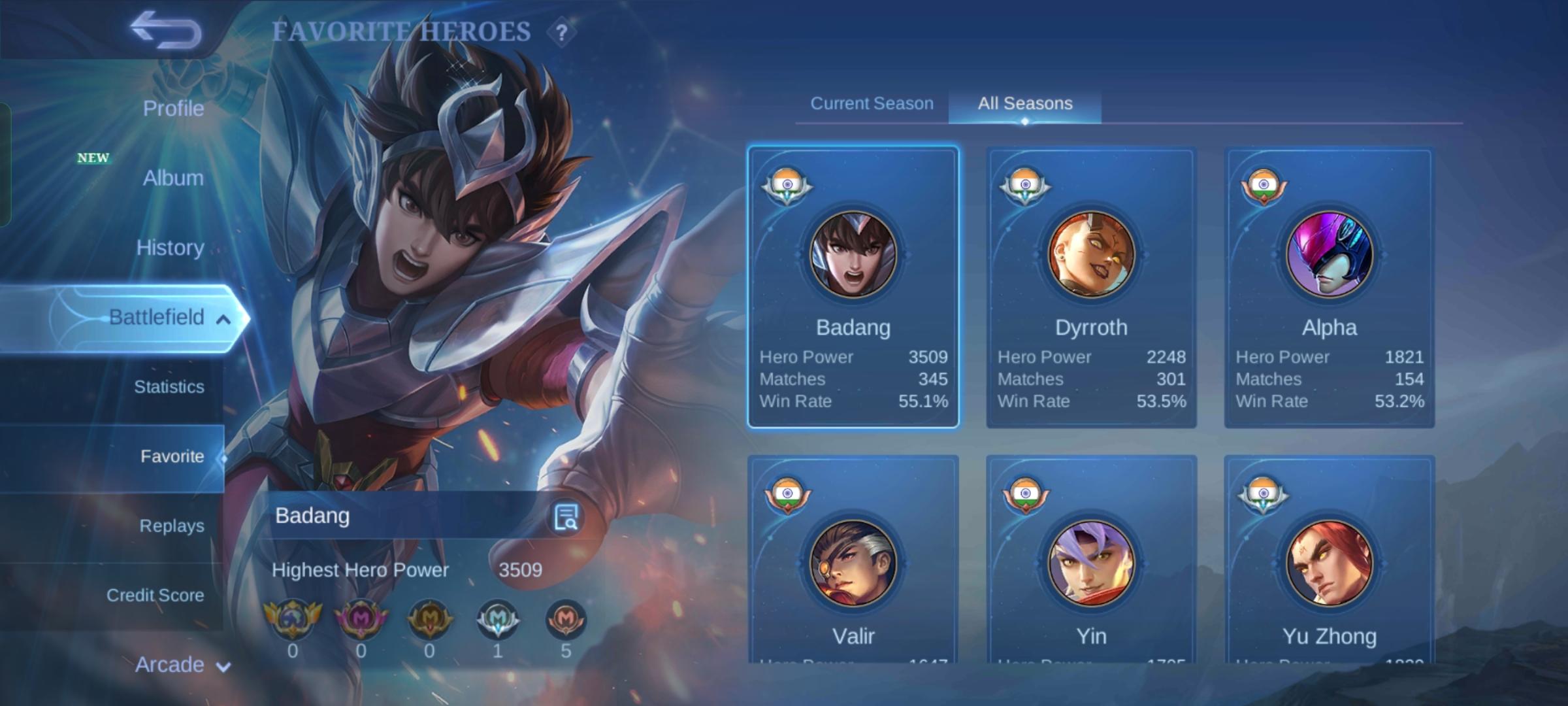1568x706 pixels.
Task: Open the Replays section
Action: [x=171, y=525]
